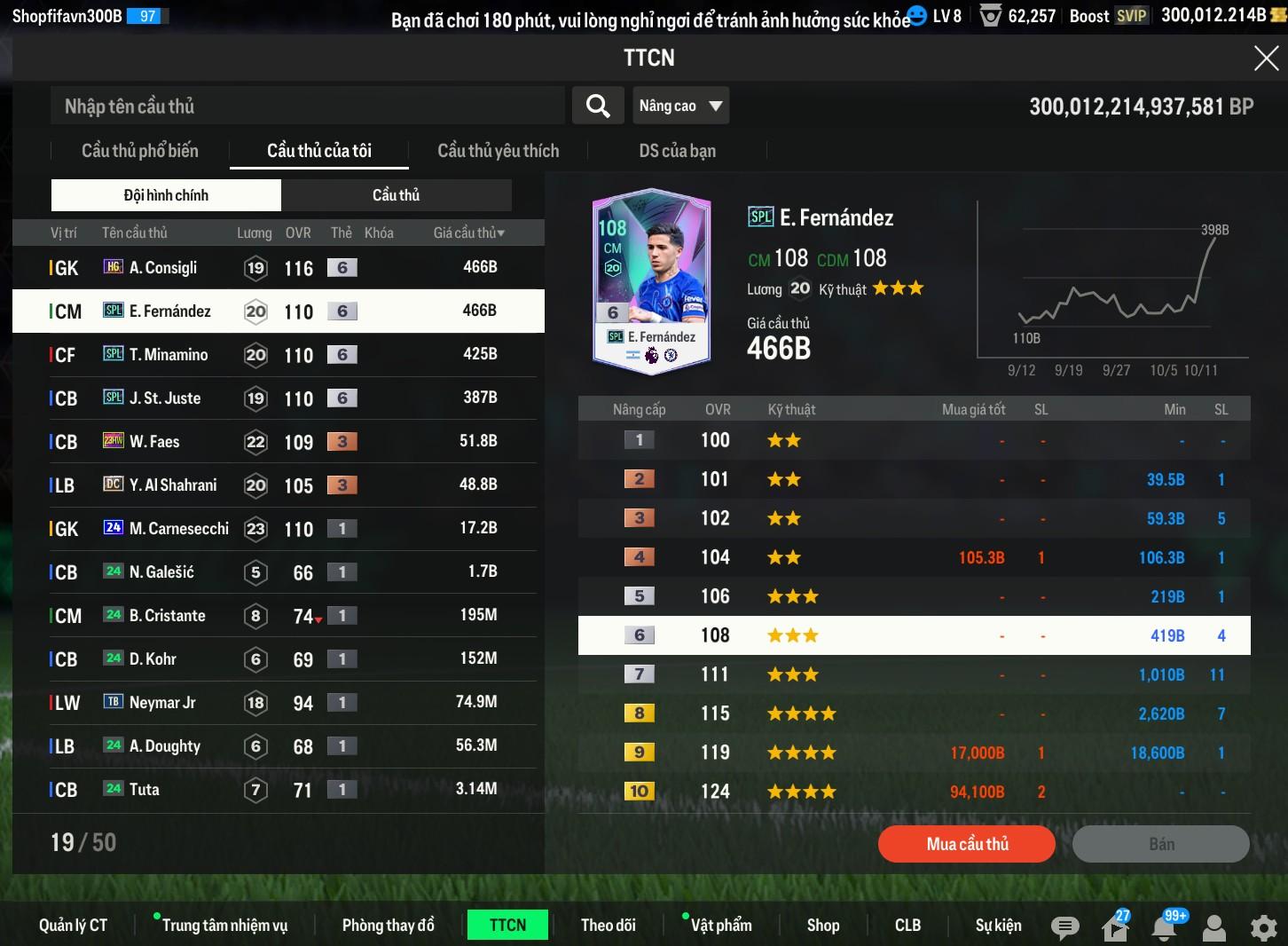Close the TTCN window
Screen dimensions: 1288x946
point(1266,59)
